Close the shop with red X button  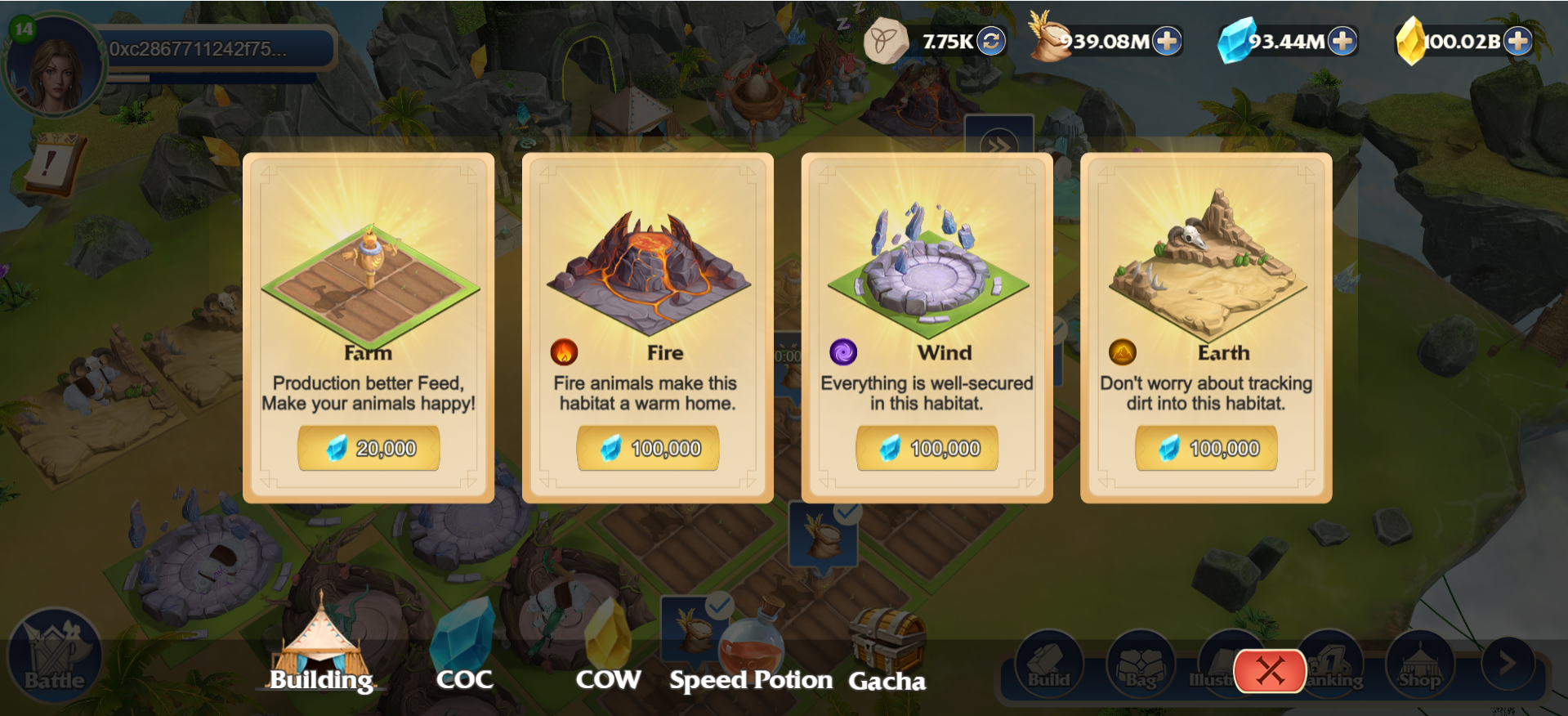[x=1270, y=671]
